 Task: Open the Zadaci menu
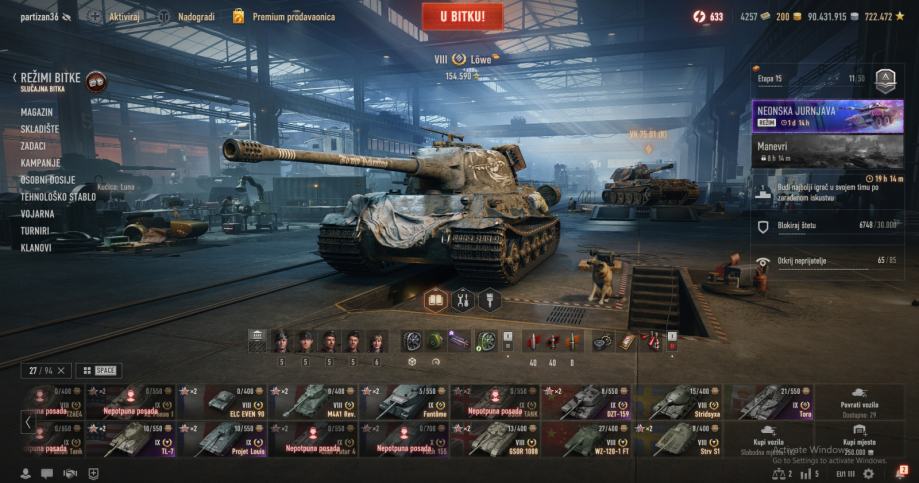coord(33,146)
